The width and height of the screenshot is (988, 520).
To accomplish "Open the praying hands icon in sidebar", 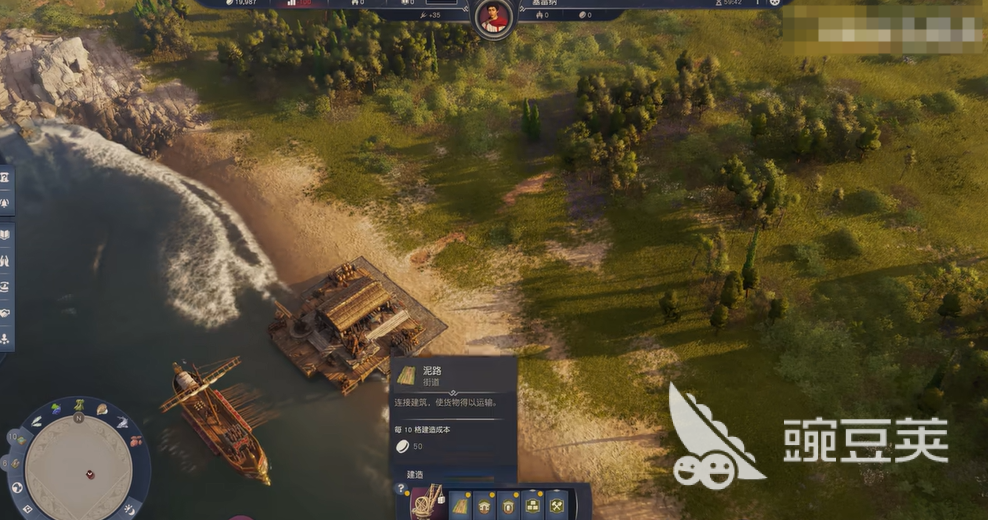I will 6,261.
